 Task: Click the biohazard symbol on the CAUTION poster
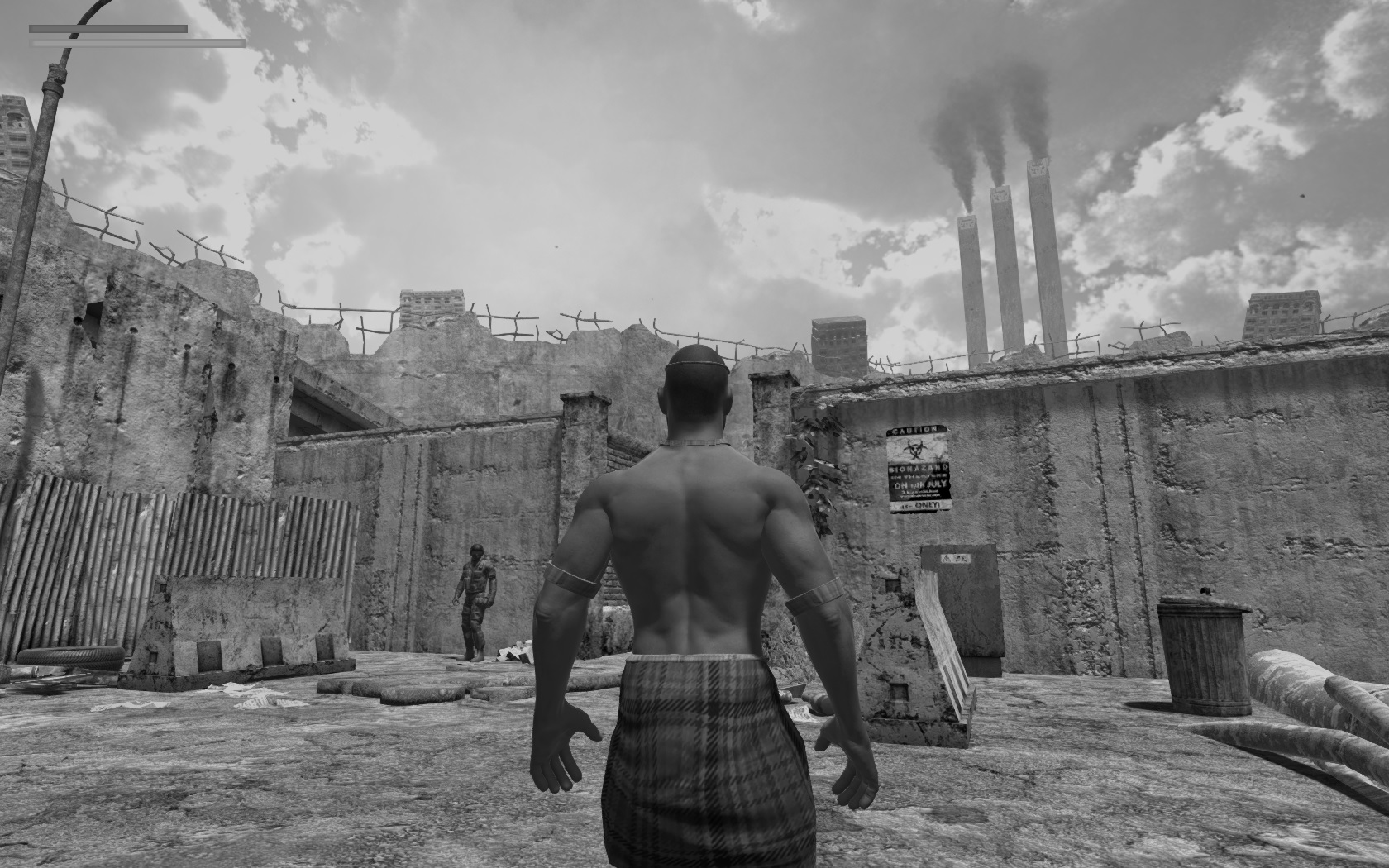(914, 448)
